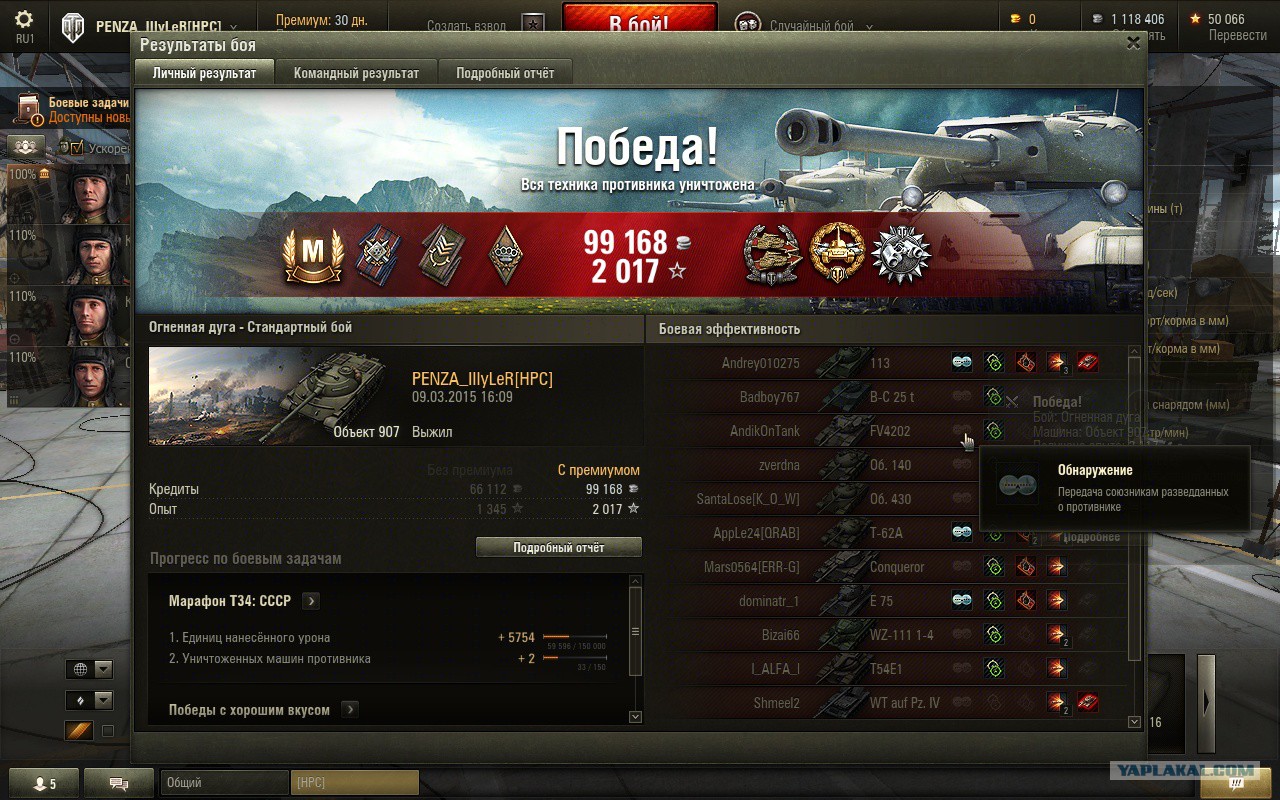Open the Боевые задачи missions panel
The height and width of the screenshot is (800, 1280).
pyautogui.click(x=75, y=109)
